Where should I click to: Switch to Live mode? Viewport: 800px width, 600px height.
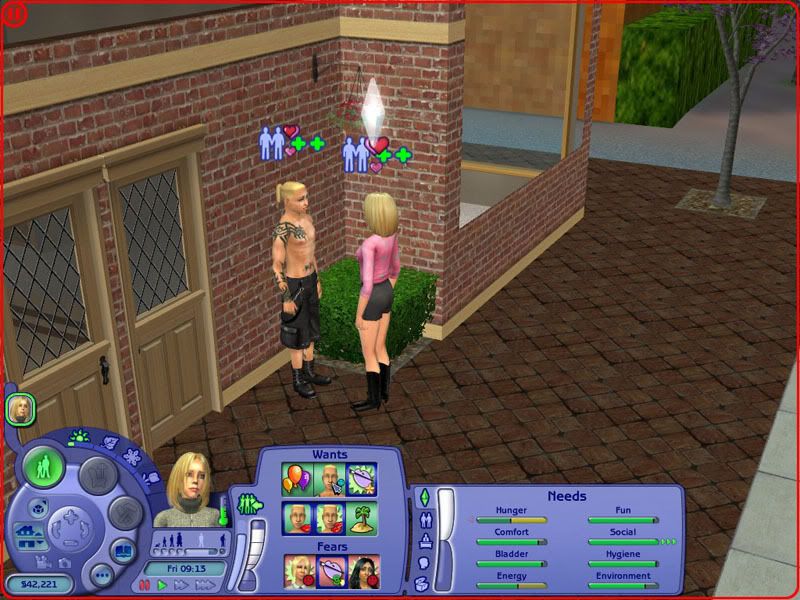pyautogui.click(x=44, y=467)
